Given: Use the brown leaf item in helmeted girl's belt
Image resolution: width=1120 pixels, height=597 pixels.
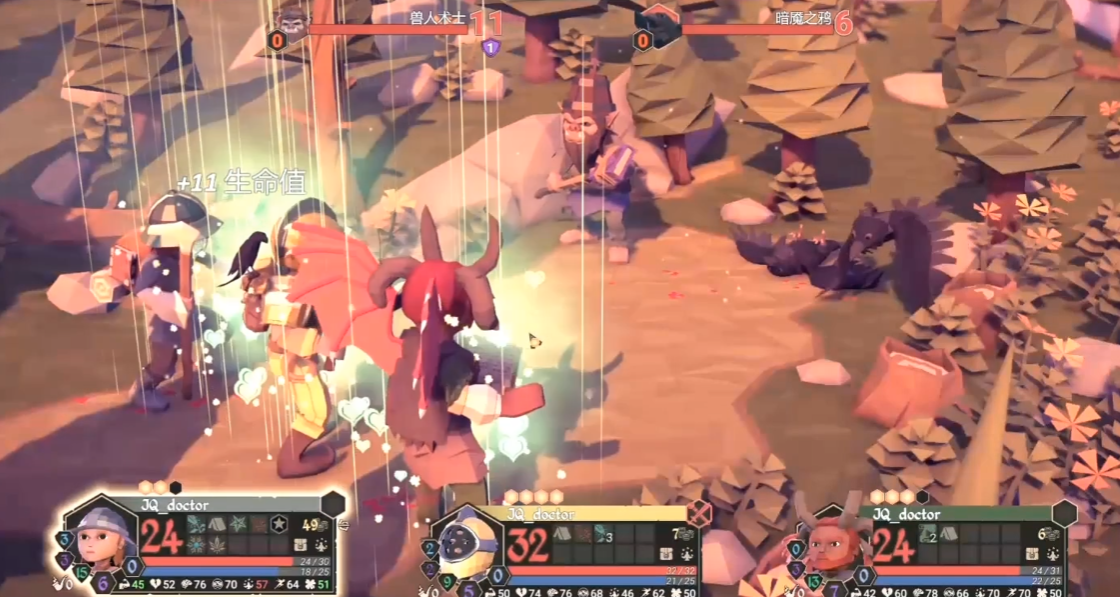Looking at the screenshot, I should pos(216,544).
